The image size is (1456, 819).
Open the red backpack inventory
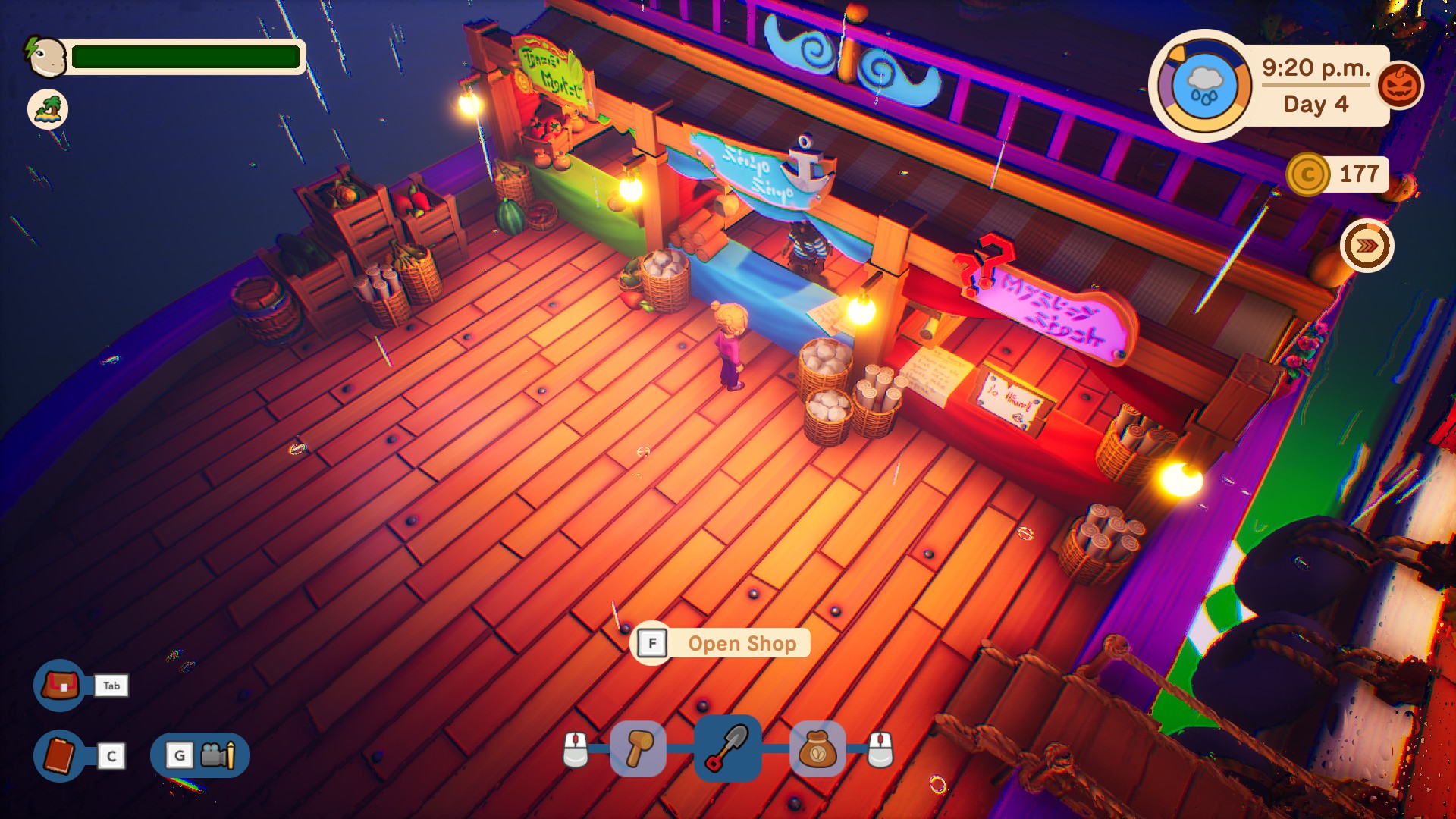click(60, 686)
